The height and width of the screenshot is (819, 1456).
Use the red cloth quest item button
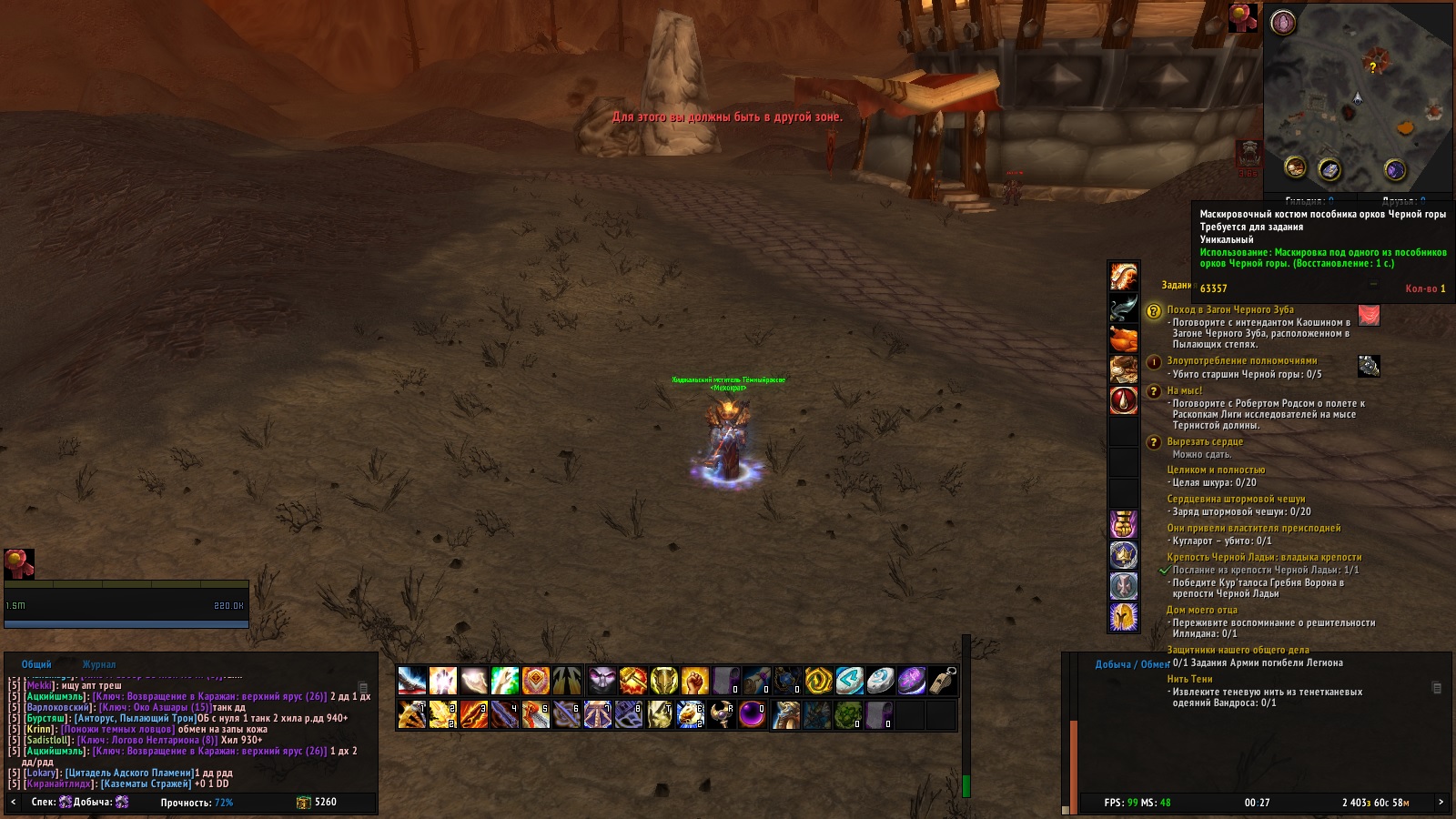click(x=1369, y=315)
